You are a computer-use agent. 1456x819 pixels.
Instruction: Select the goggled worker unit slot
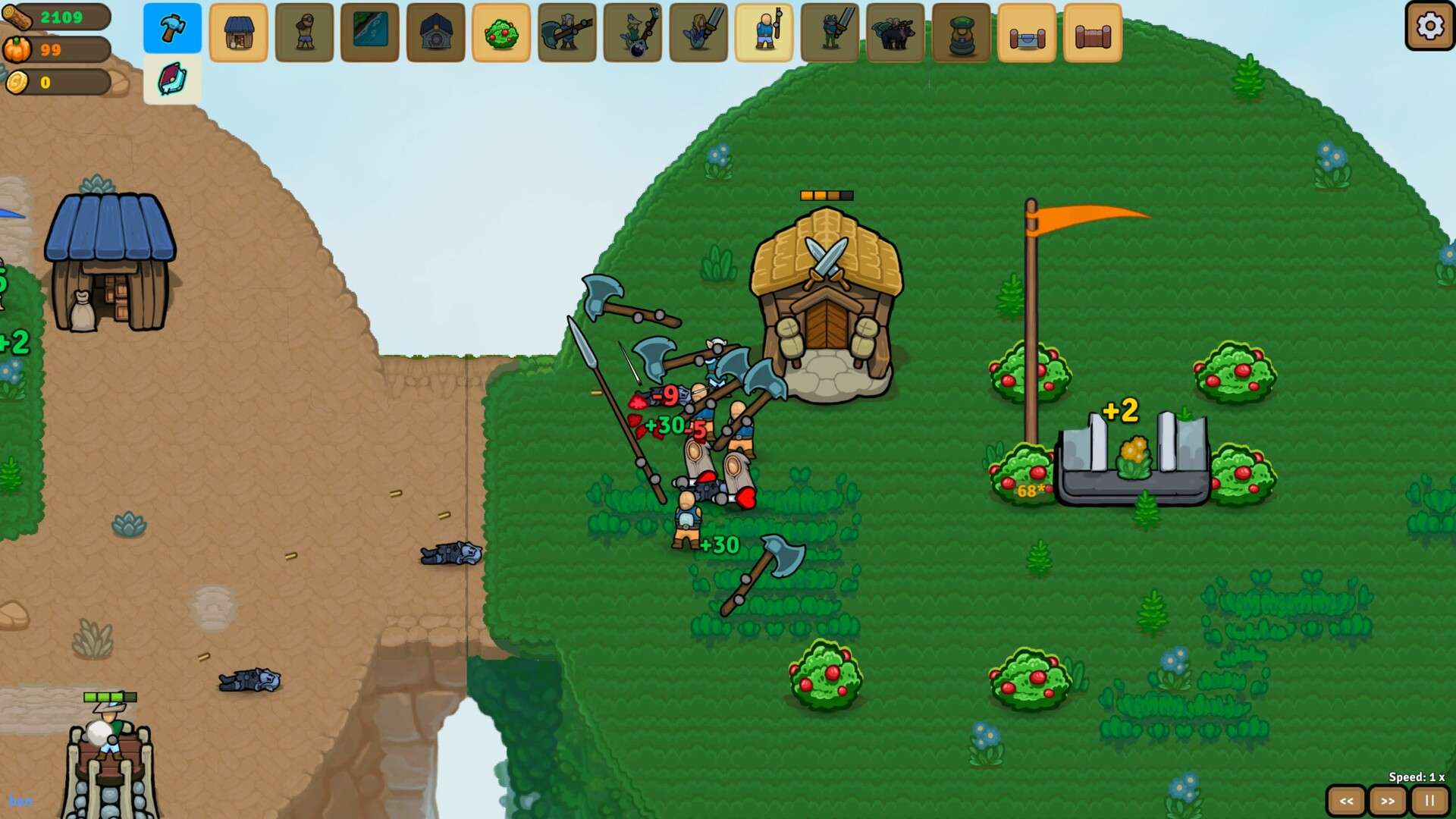point(304,33)
